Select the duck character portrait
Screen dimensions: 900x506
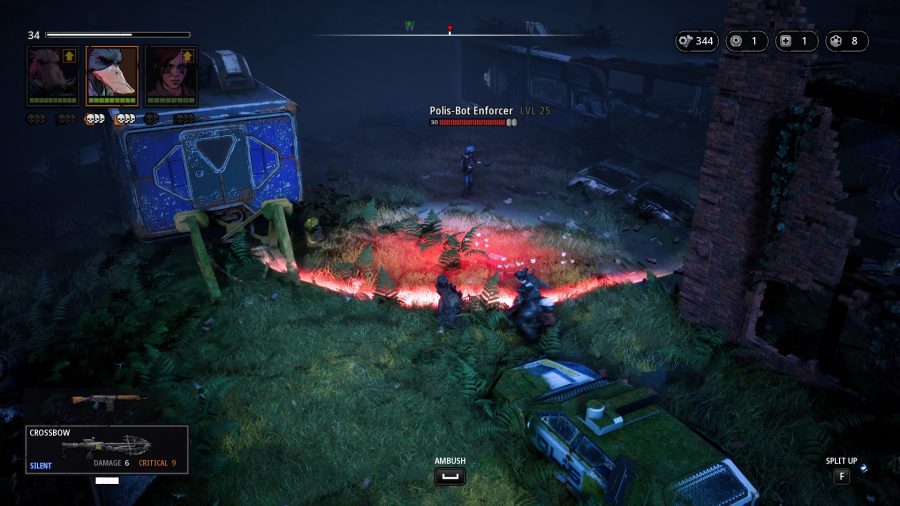pyautogui.click(x=111, y=74)
